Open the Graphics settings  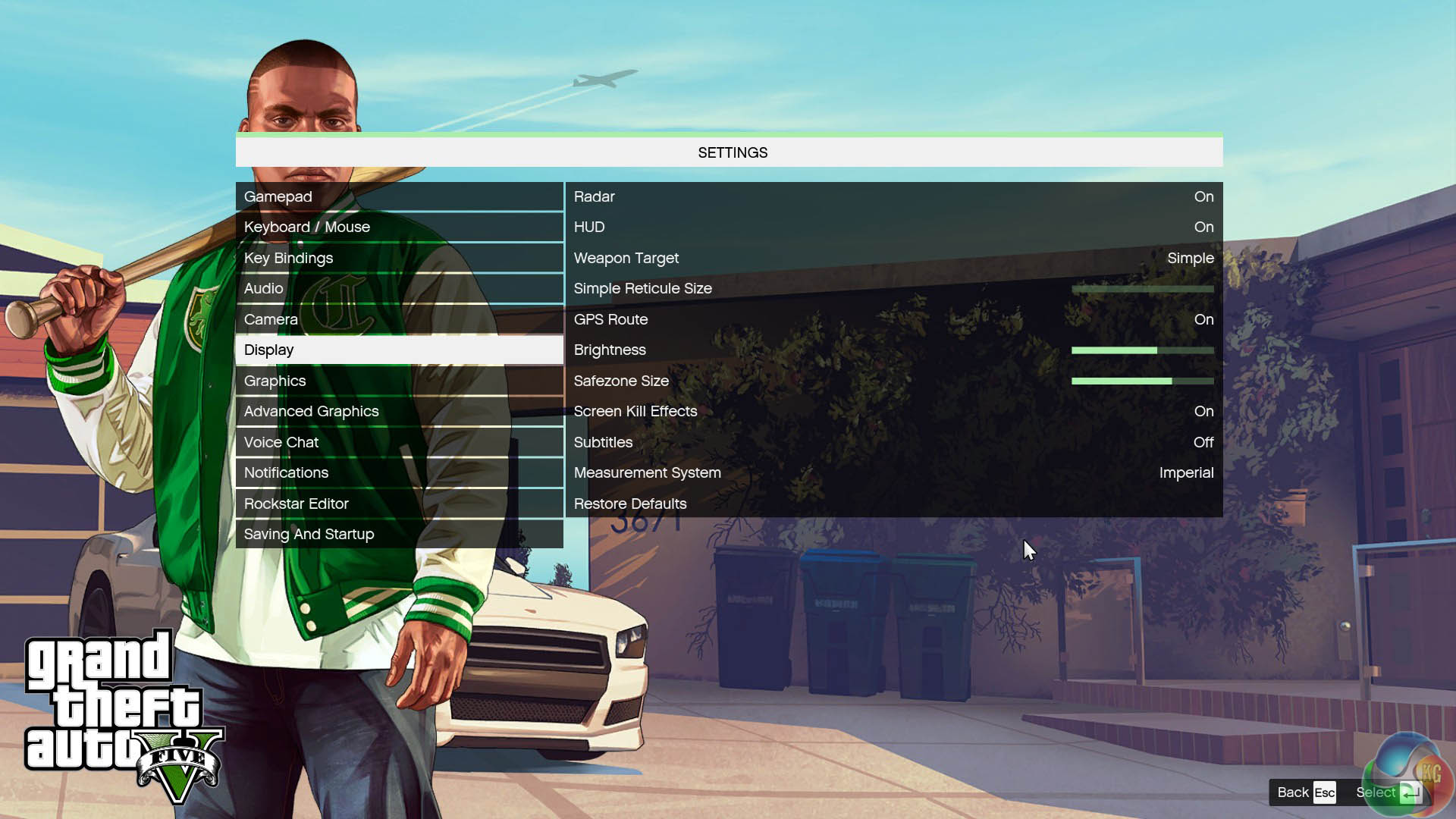coord(399,381)
